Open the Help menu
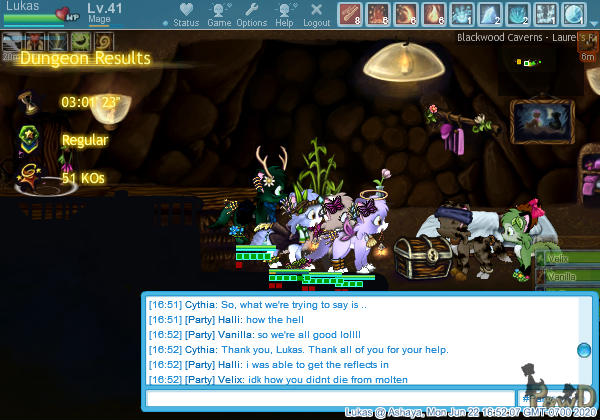This screenshot has height=420, width=600. coord(285,14)
